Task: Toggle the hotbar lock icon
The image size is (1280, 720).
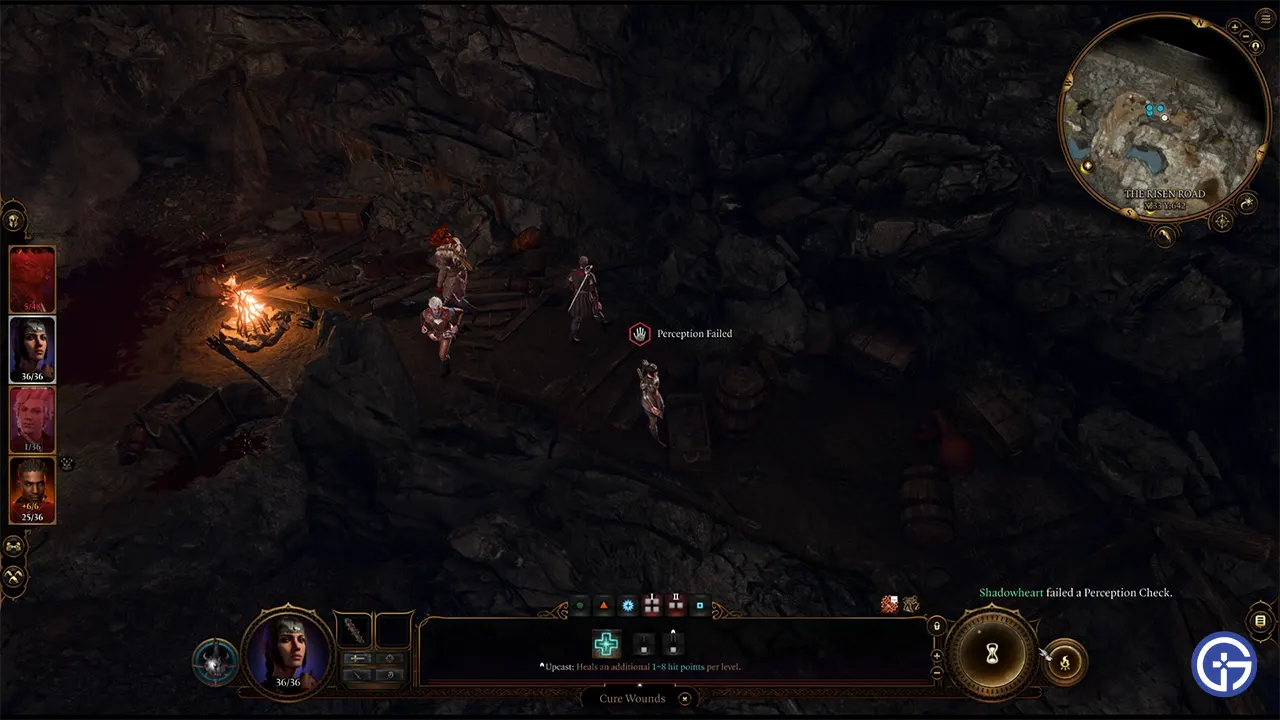Action: pos(936,626)
